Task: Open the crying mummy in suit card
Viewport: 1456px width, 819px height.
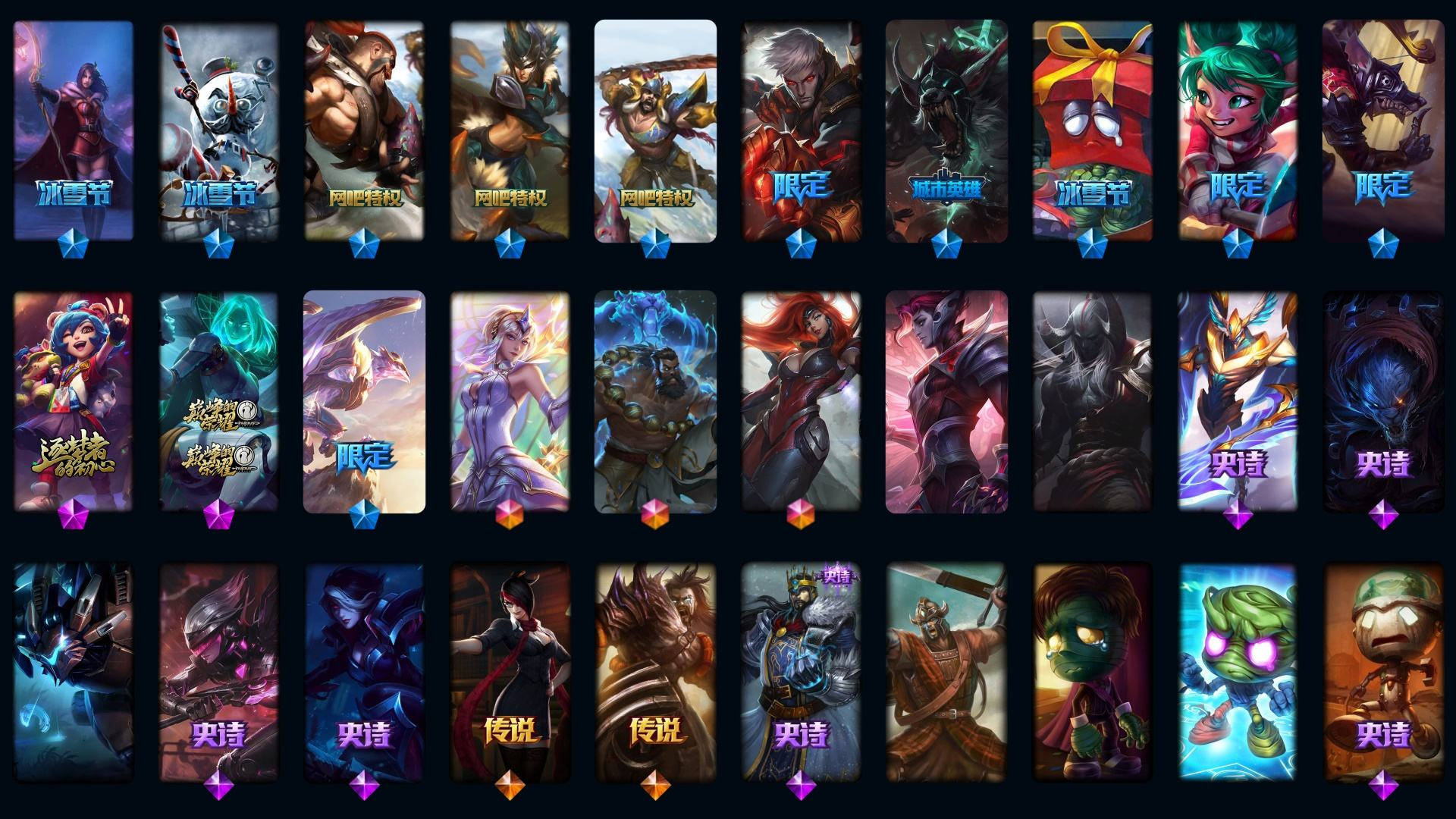Action: point(1092,673)
